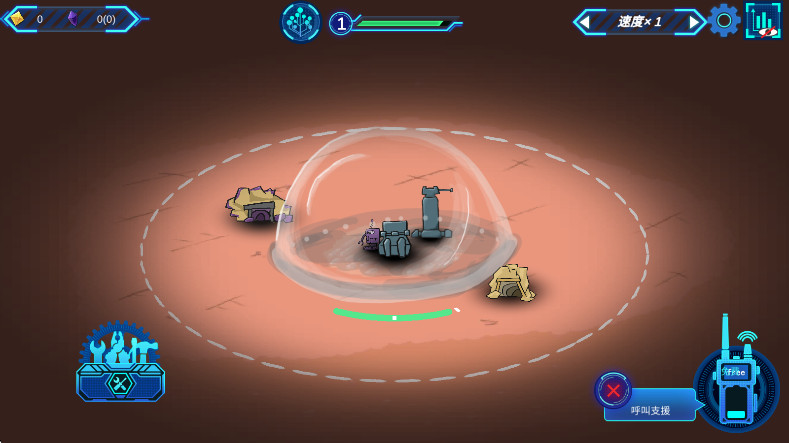The image size is (789, 443).
Task: Activate the walkie-talkie radio
Action: tap(736, 385)
